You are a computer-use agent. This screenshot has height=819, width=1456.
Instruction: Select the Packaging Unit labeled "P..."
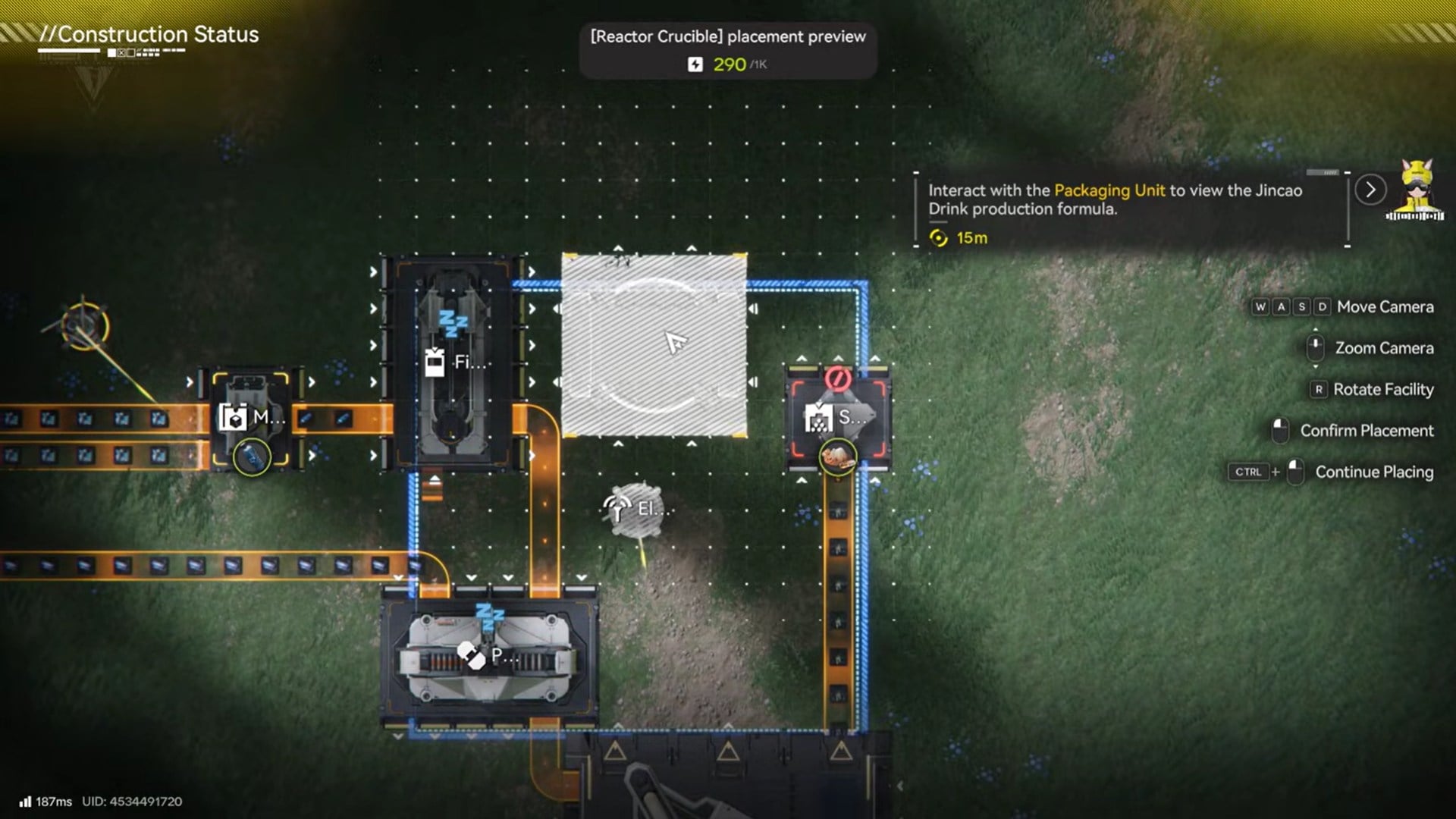coord(489,656)
